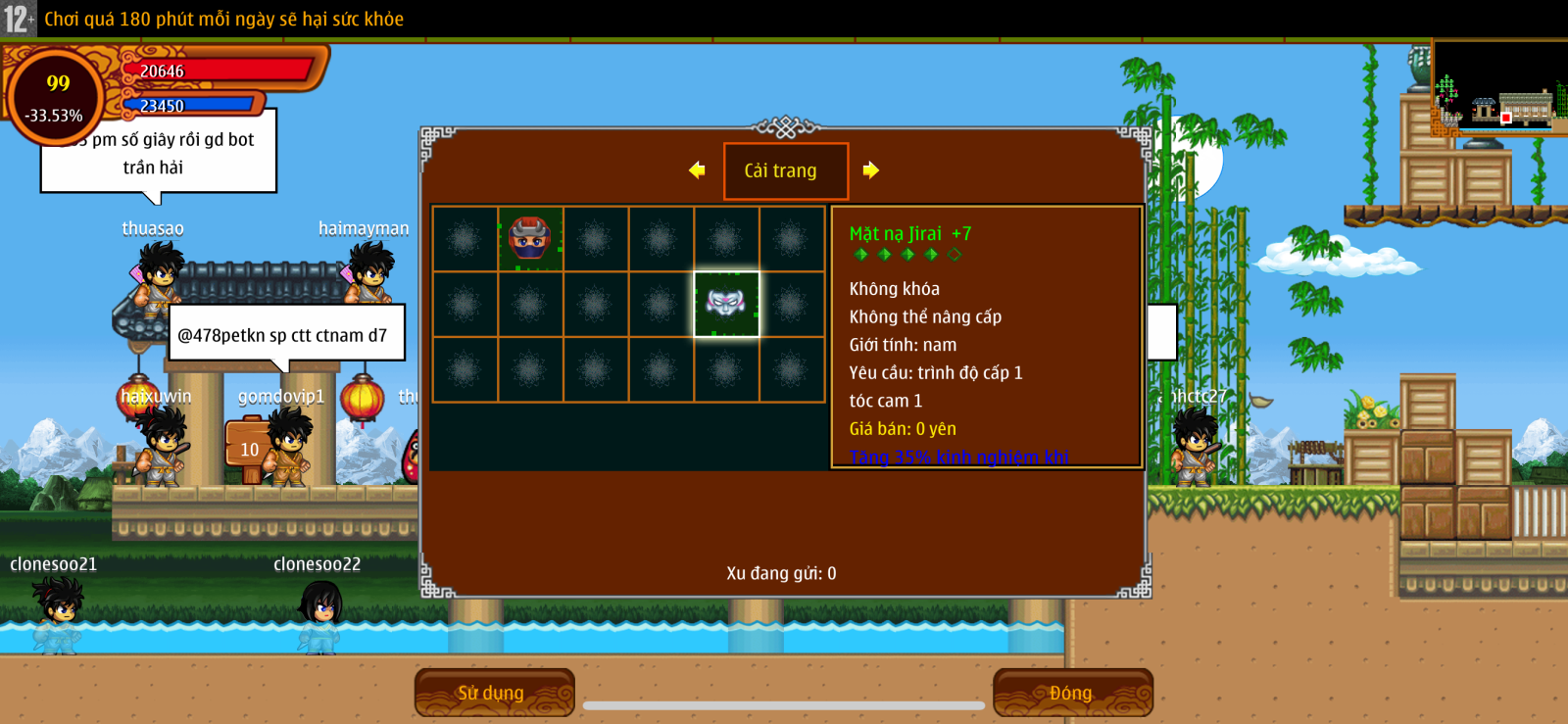
Task: Go to previous tab with left arrow
Action: pos(697,170)
